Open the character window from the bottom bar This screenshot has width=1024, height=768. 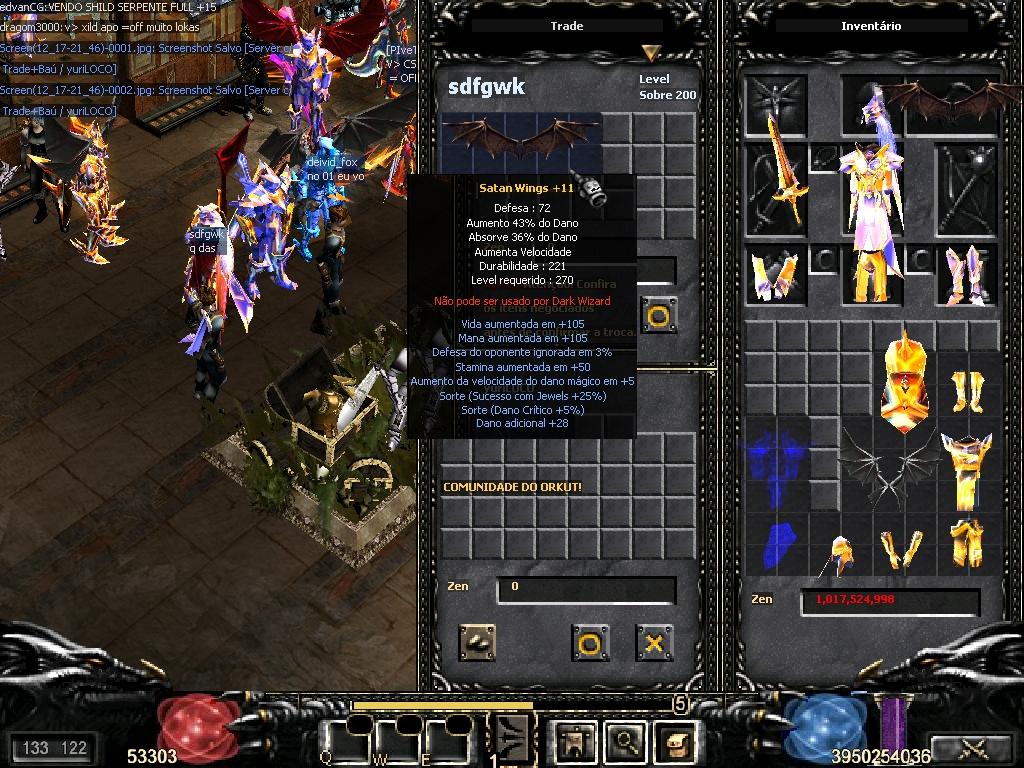[x=576, y=741]
